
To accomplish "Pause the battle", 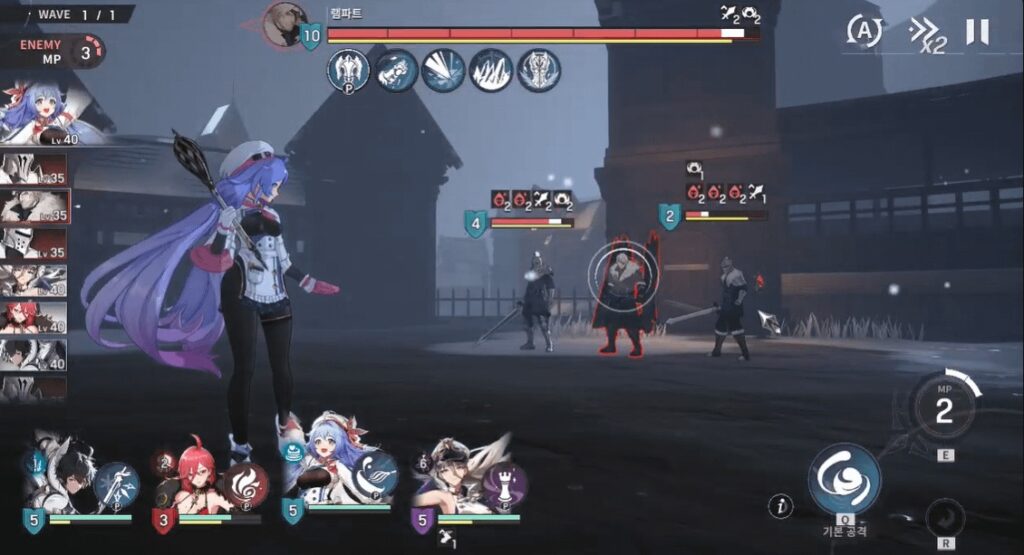I will pyautogui.click(x=977, y=32).
